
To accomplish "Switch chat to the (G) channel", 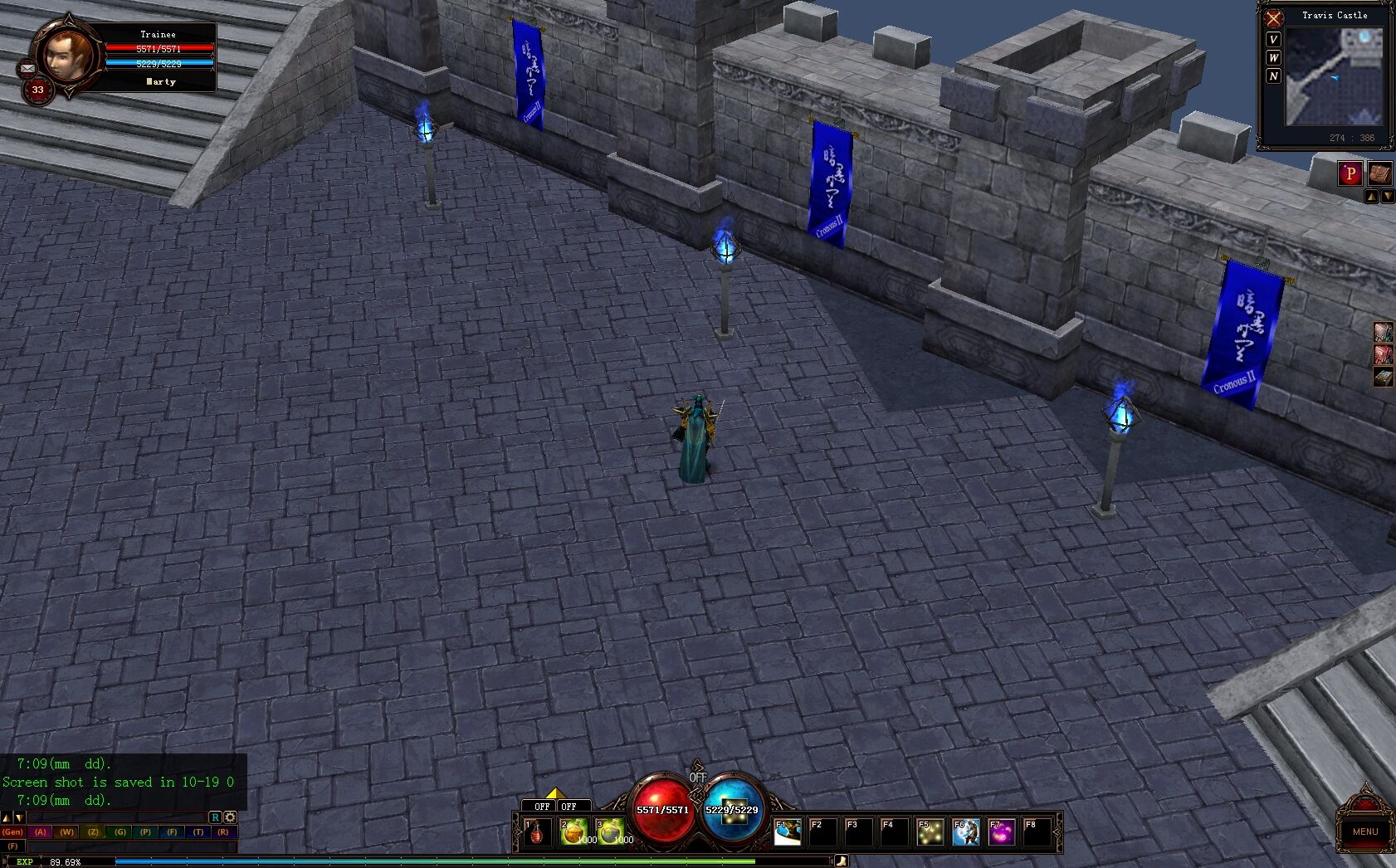I will pyautogui.click(x=120, y=831).
